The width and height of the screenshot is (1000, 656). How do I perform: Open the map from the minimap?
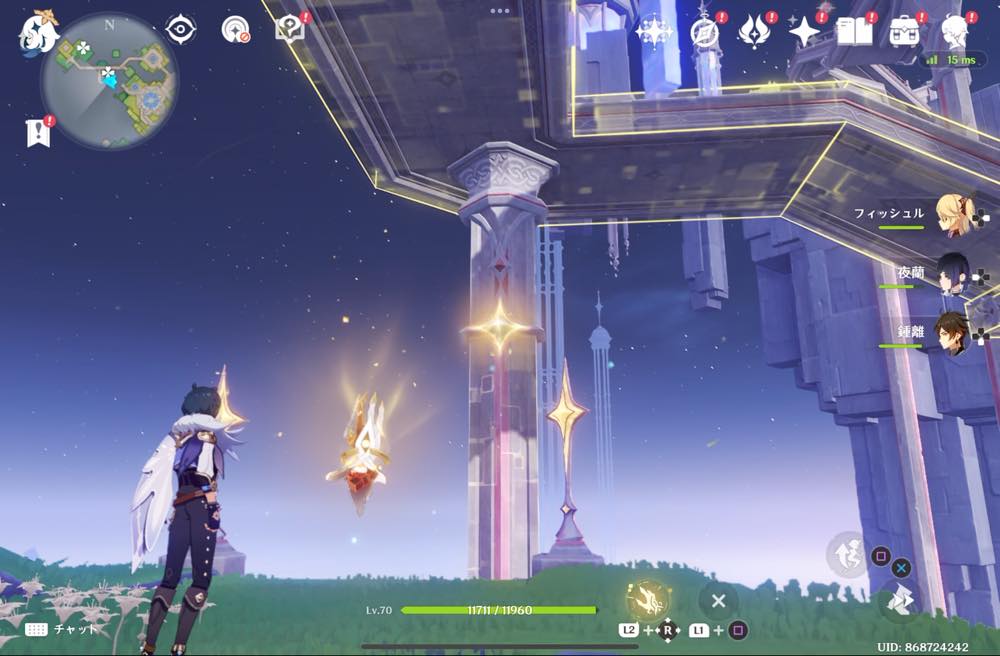pyautogui.click(x=109, y=80)
